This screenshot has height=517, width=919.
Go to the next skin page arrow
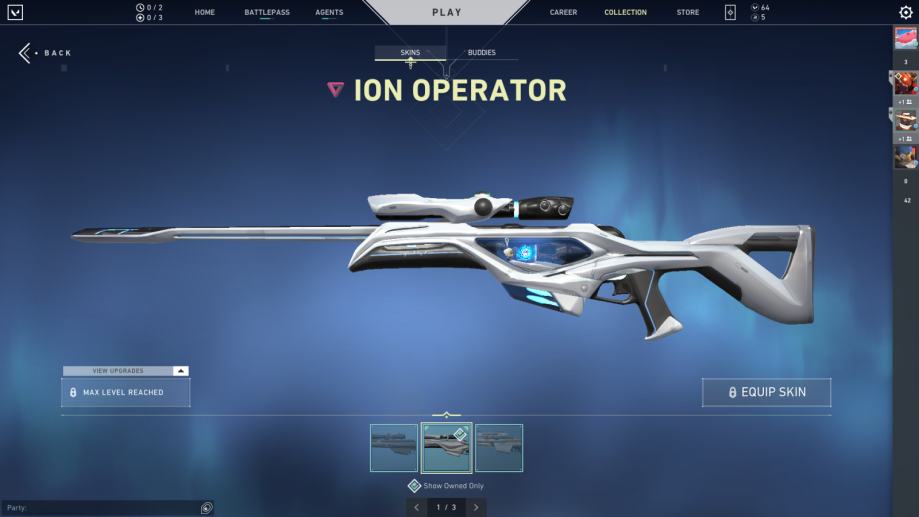[x=477, y=508]
